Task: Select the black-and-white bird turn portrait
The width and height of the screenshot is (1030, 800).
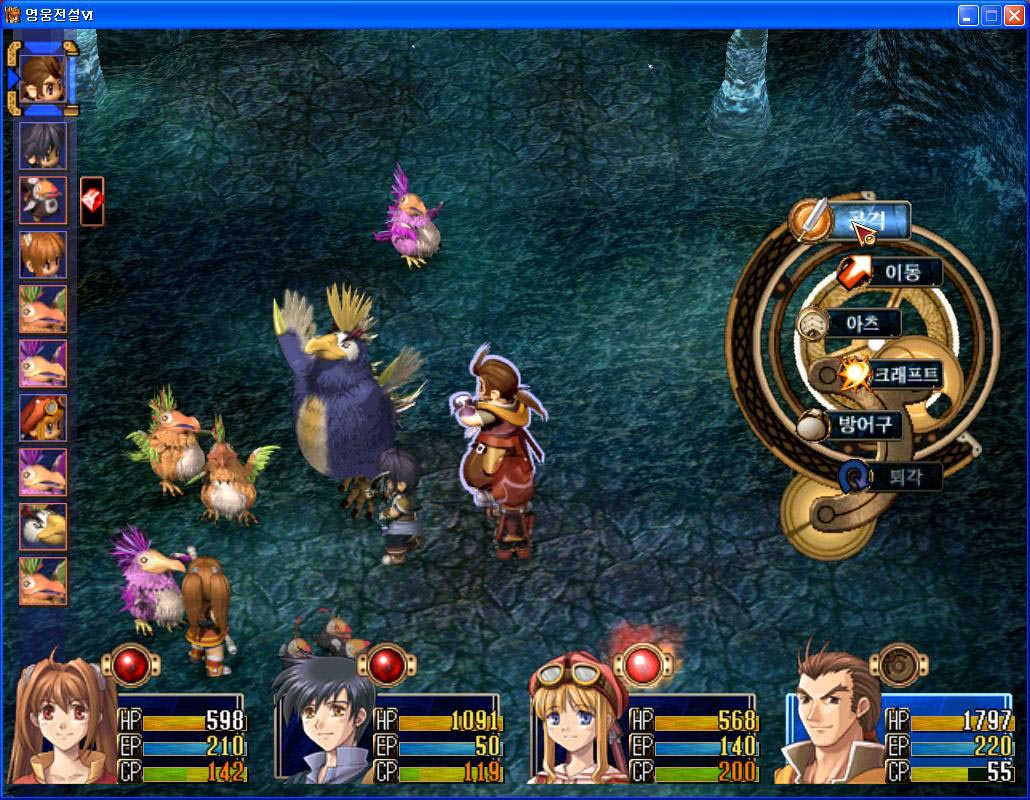Action: [x=43, y=200]
